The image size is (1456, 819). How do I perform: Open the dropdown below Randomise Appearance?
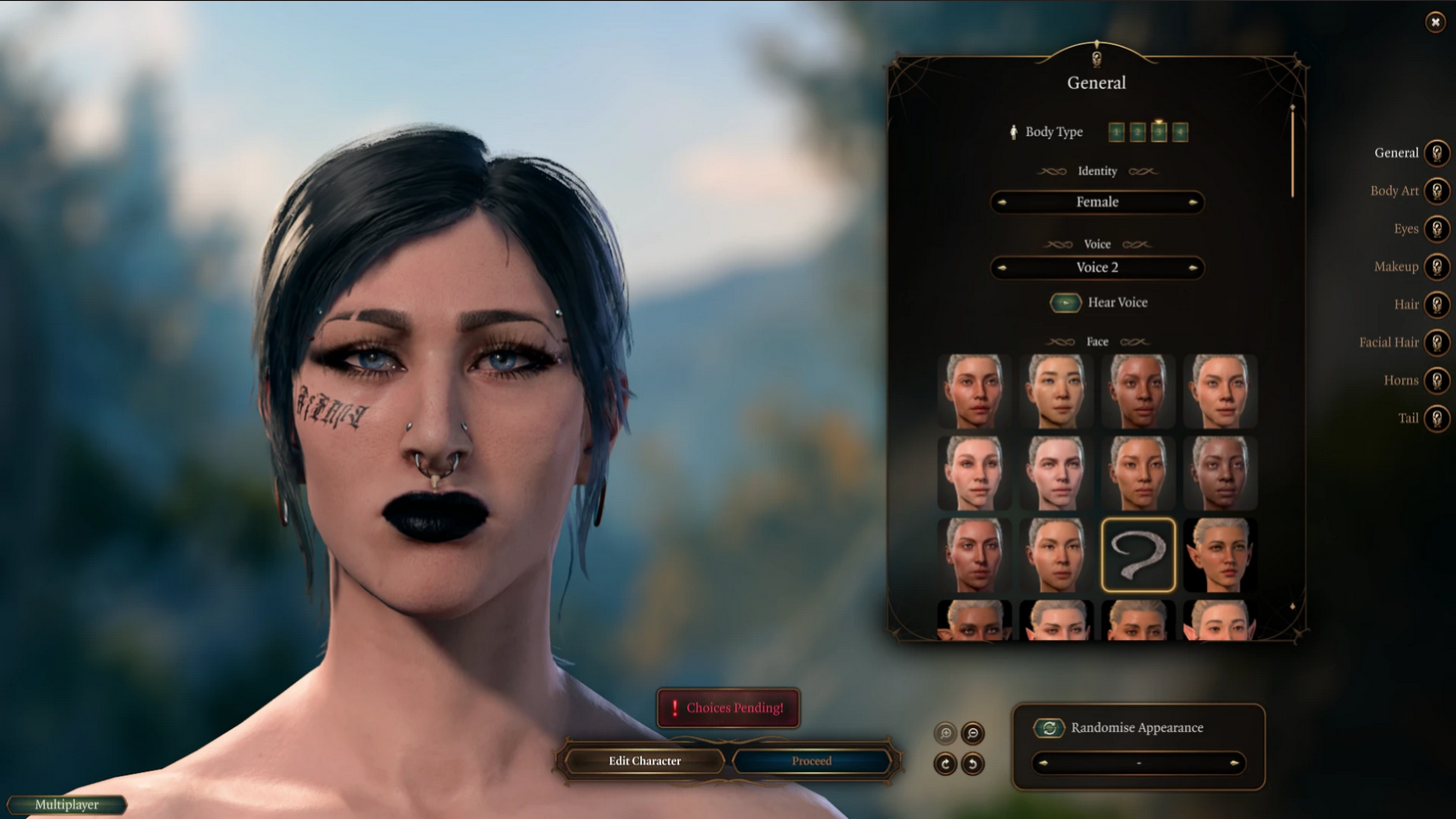1137,763
